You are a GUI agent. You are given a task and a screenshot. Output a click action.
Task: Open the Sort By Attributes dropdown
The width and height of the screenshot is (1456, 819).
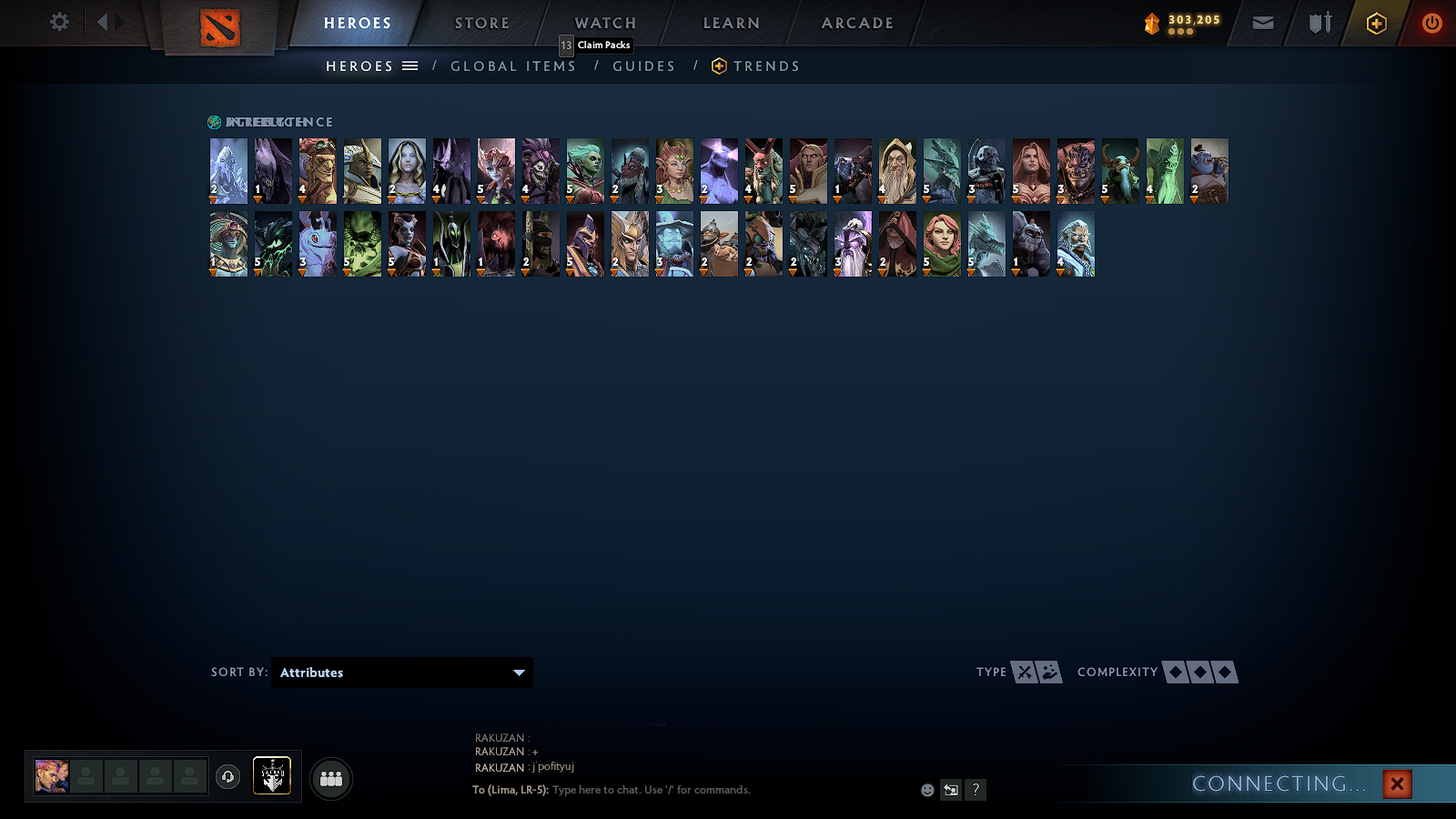(401, 672)
